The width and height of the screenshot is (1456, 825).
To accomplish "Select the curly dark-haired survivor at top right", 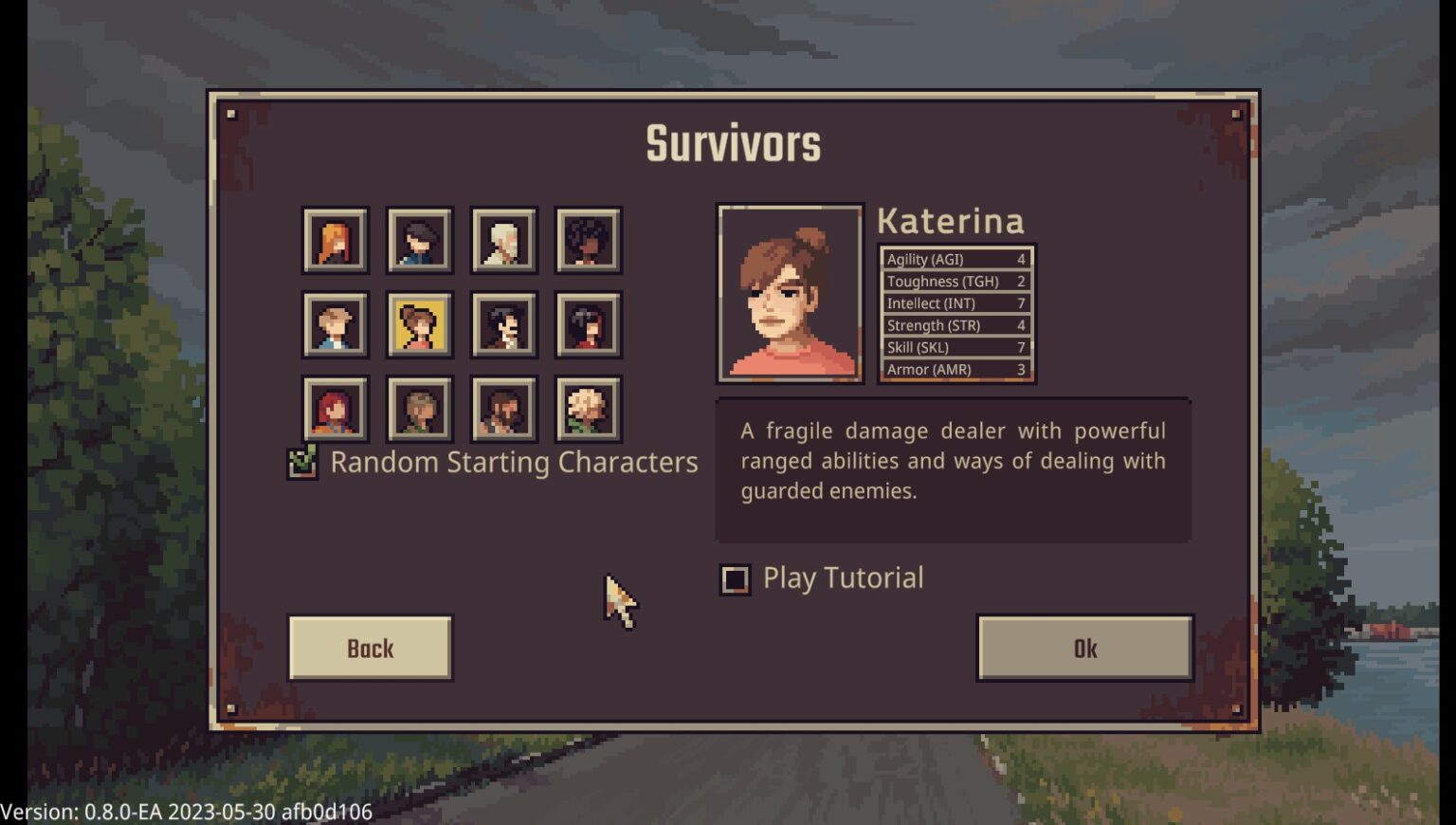I will (x=588, y=238).
